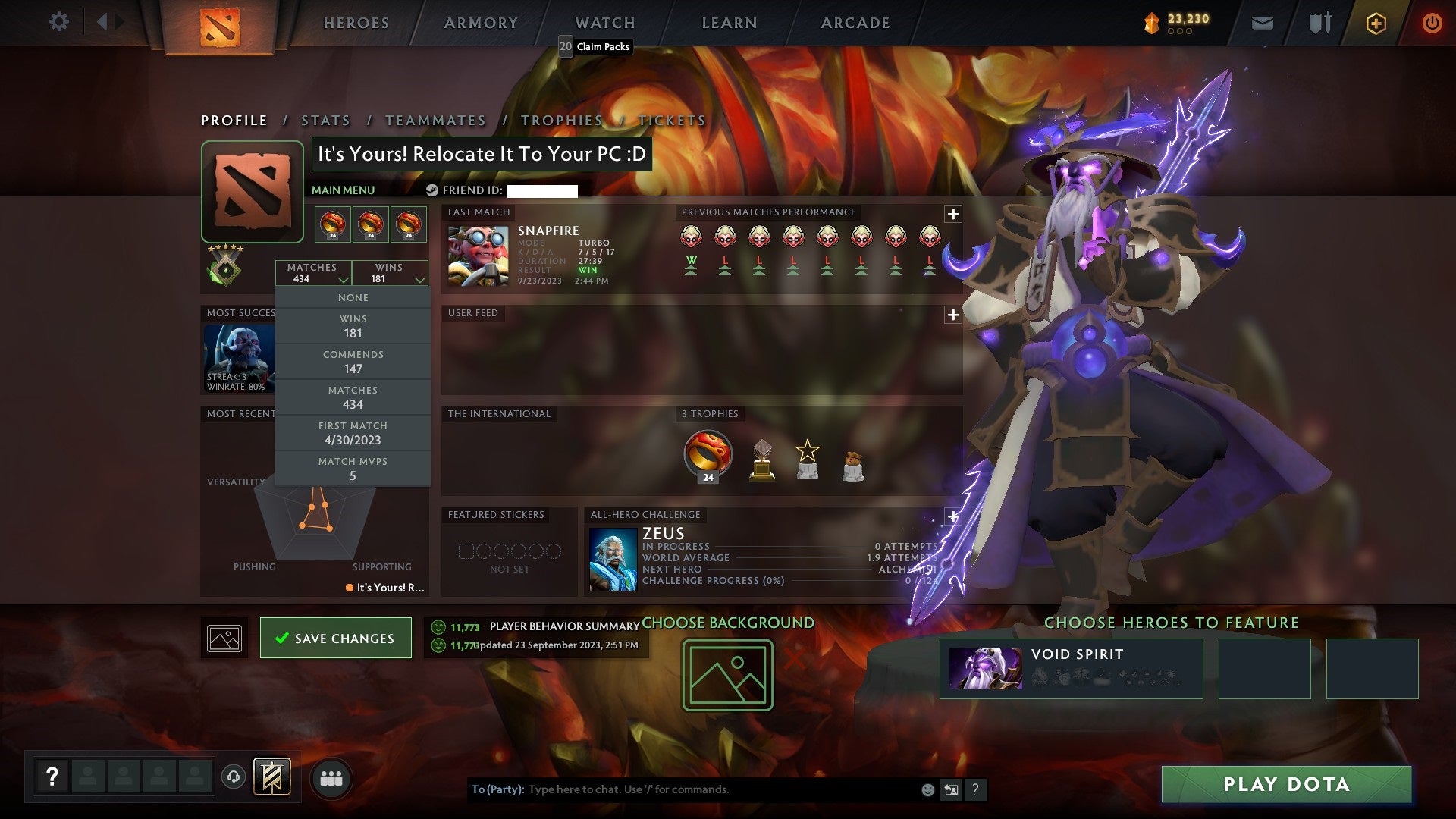Open the Matches stat dropdown showing 434

313,272
